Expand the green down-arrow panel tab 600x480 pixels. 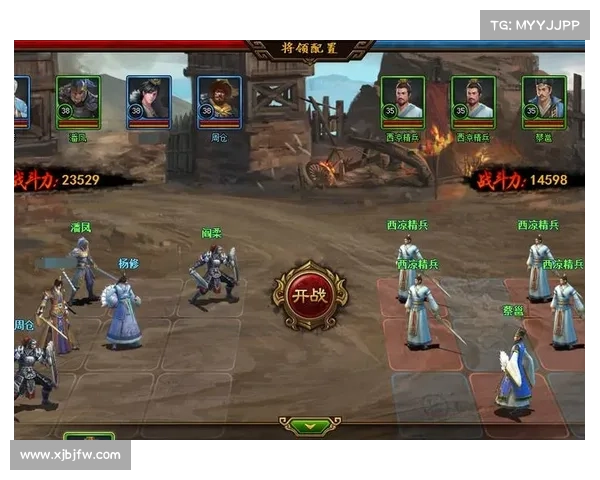point(310,425)
